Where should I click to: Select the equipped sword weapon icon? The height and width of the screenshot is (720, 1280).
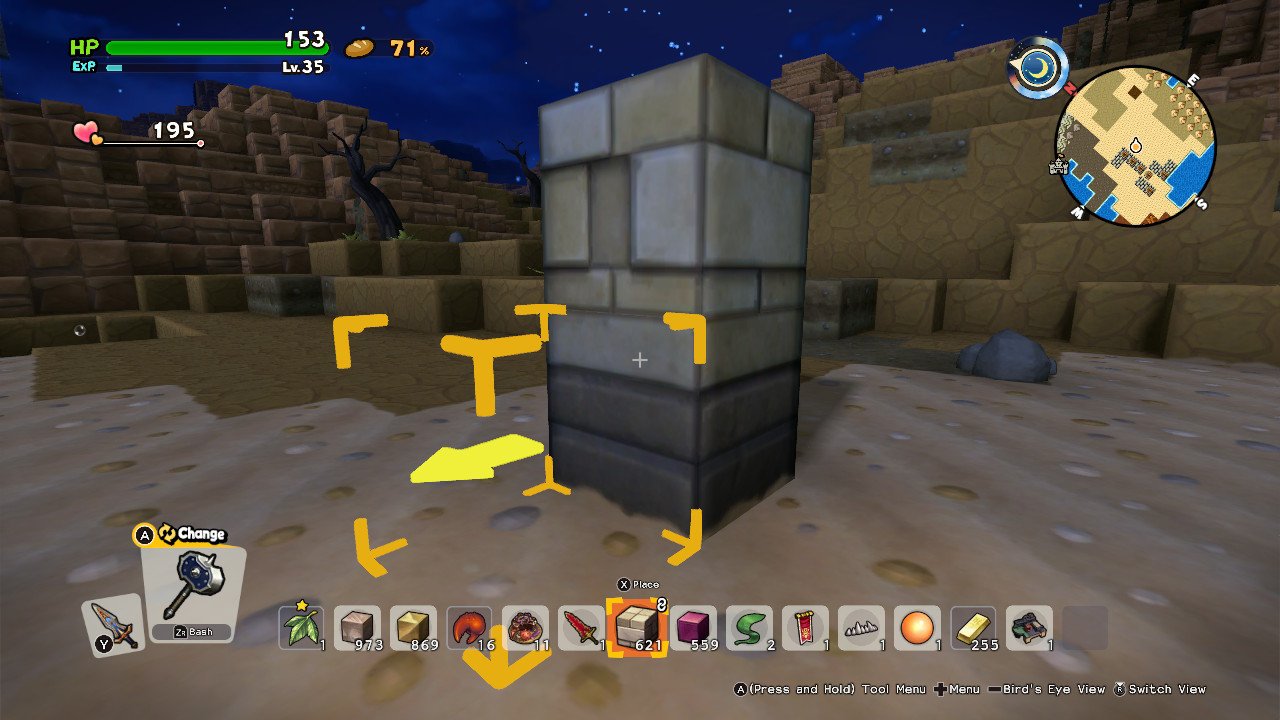(x=111, y=626)
